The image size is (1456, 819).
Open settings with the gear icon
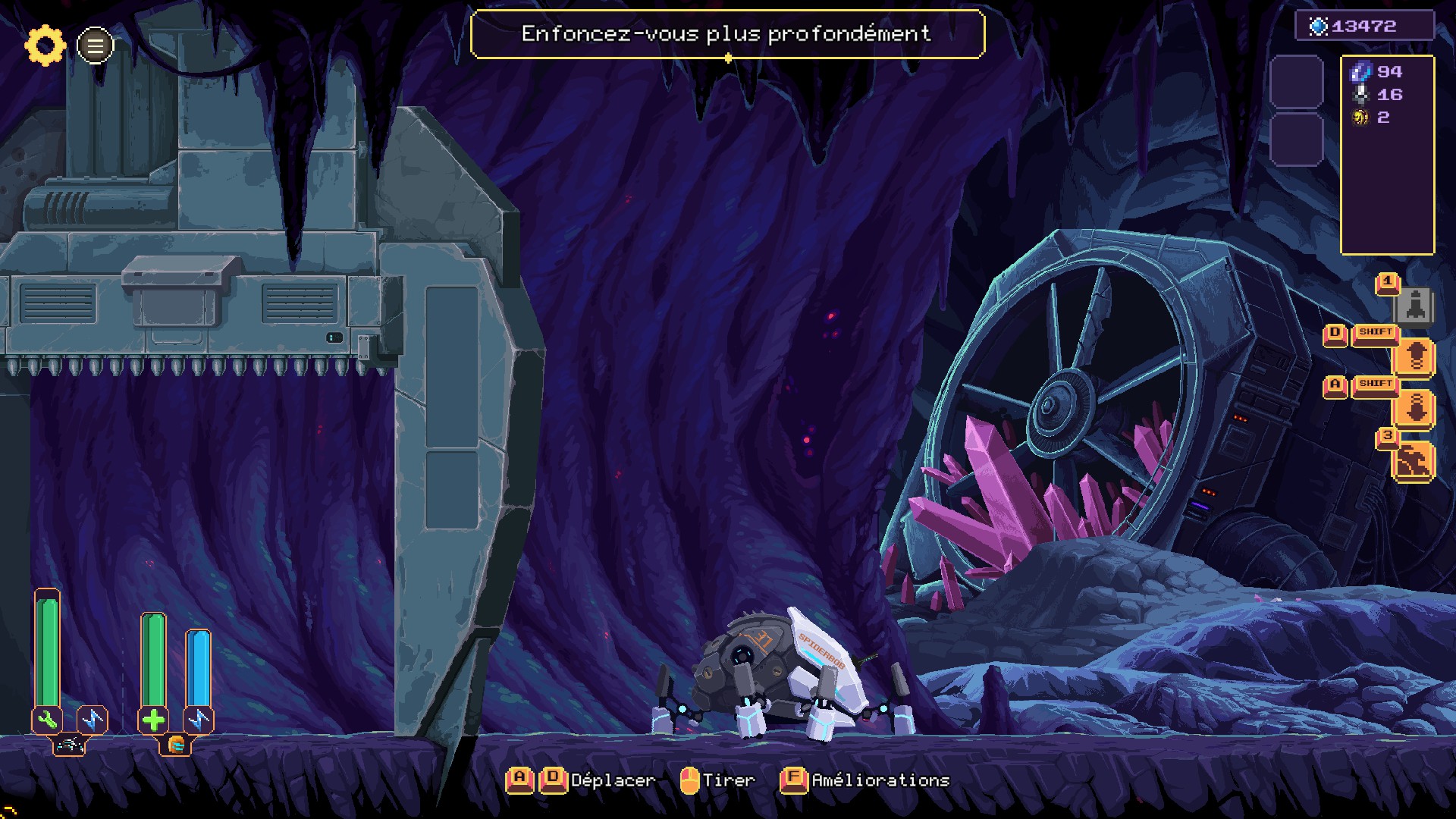pyautogui.click(x=45, y=45)
